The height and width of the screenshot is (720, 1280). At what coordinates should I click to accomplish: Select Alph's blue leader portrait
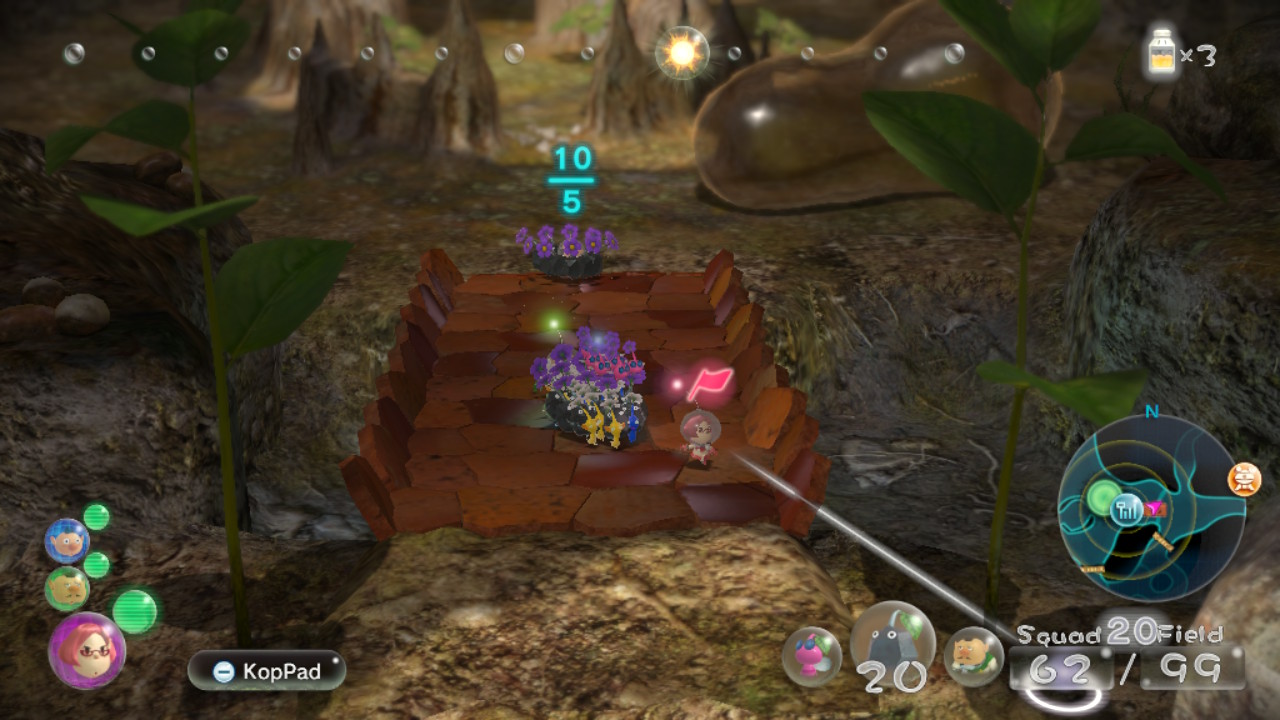(x=67, y=541)
